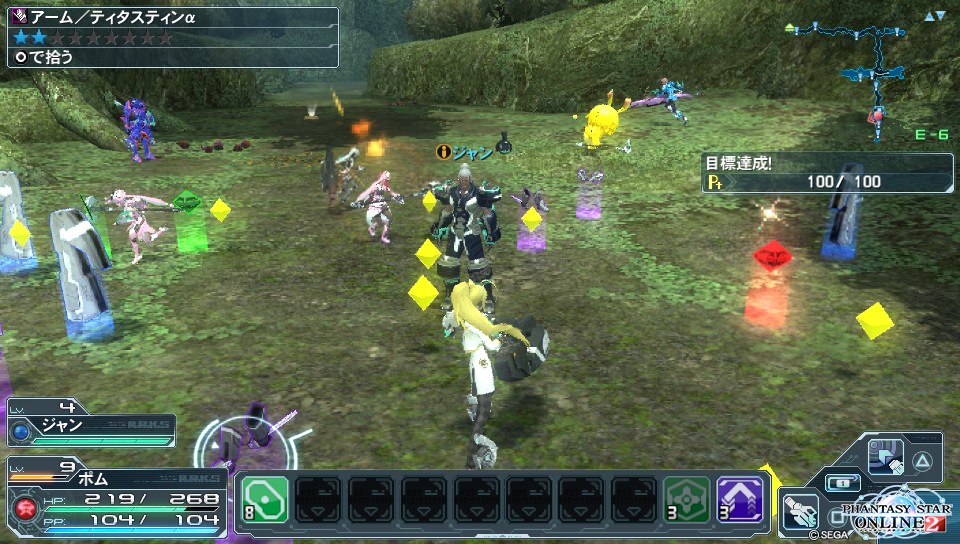Screen dimensions: 960x544
Task: Use the dark green skill icon on the hotbar
Action: pyautogui.click(x=689, y=499)
